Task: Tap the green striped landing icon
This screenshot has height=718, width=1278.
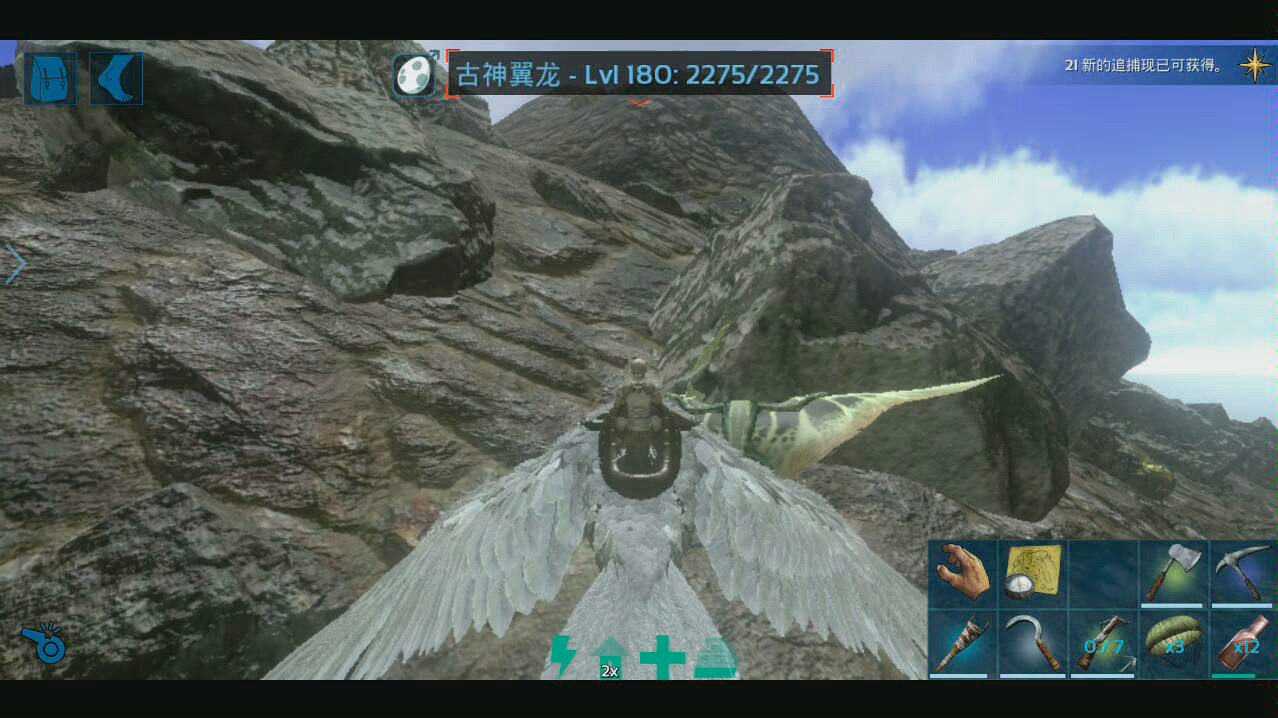Action: (x=715, y=657)
